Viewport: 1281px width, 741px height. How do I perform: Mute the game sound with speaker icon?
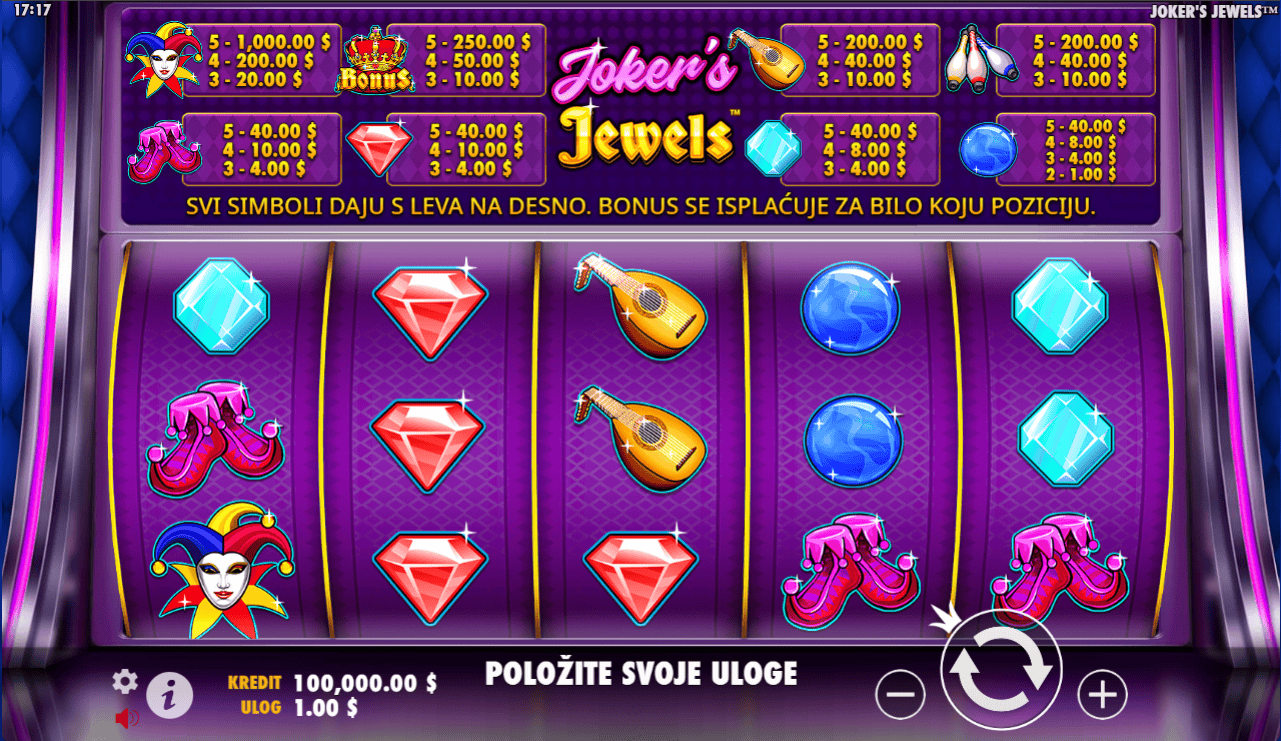[124, 716]
